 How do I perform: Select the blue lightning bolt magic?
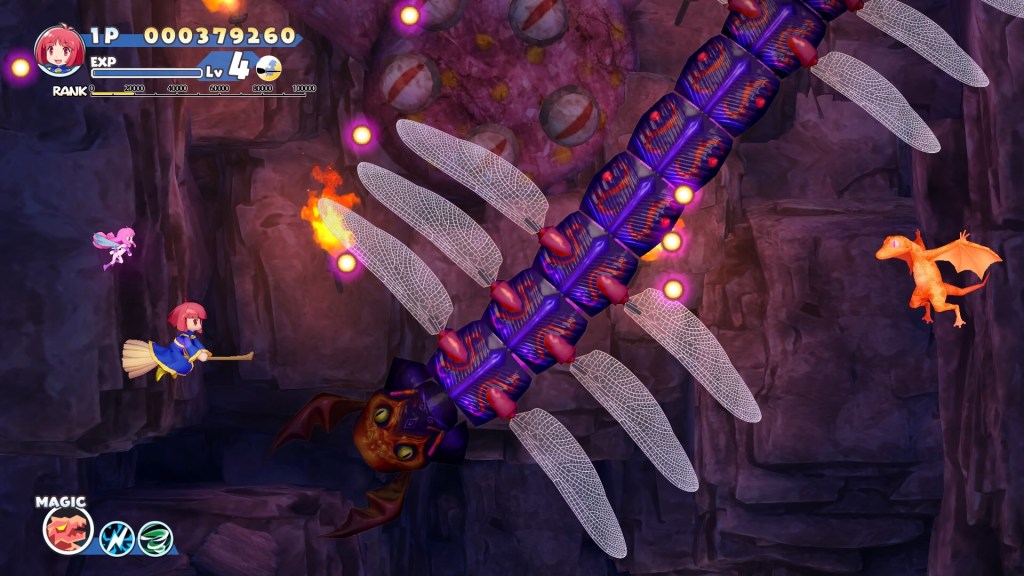tap(117, 538)
